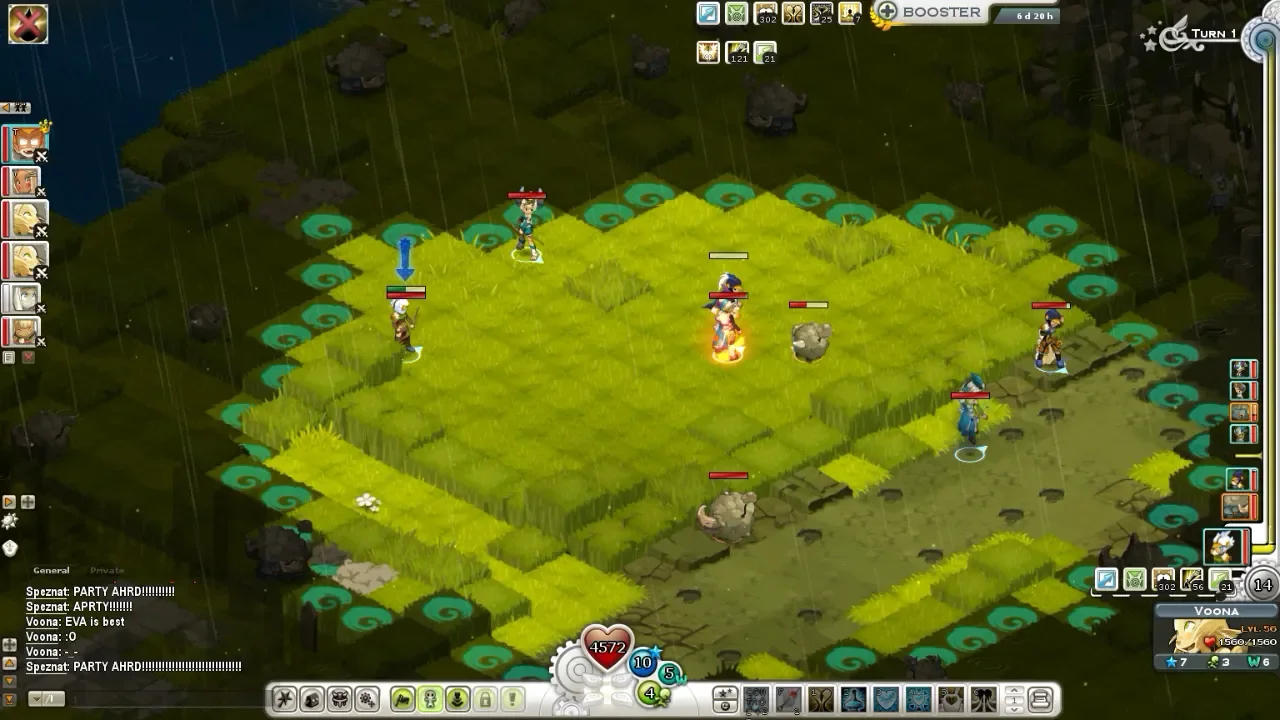Click the green flag button
The width and height of the screenshot is (1280, 720).
(x=403, y=698)
